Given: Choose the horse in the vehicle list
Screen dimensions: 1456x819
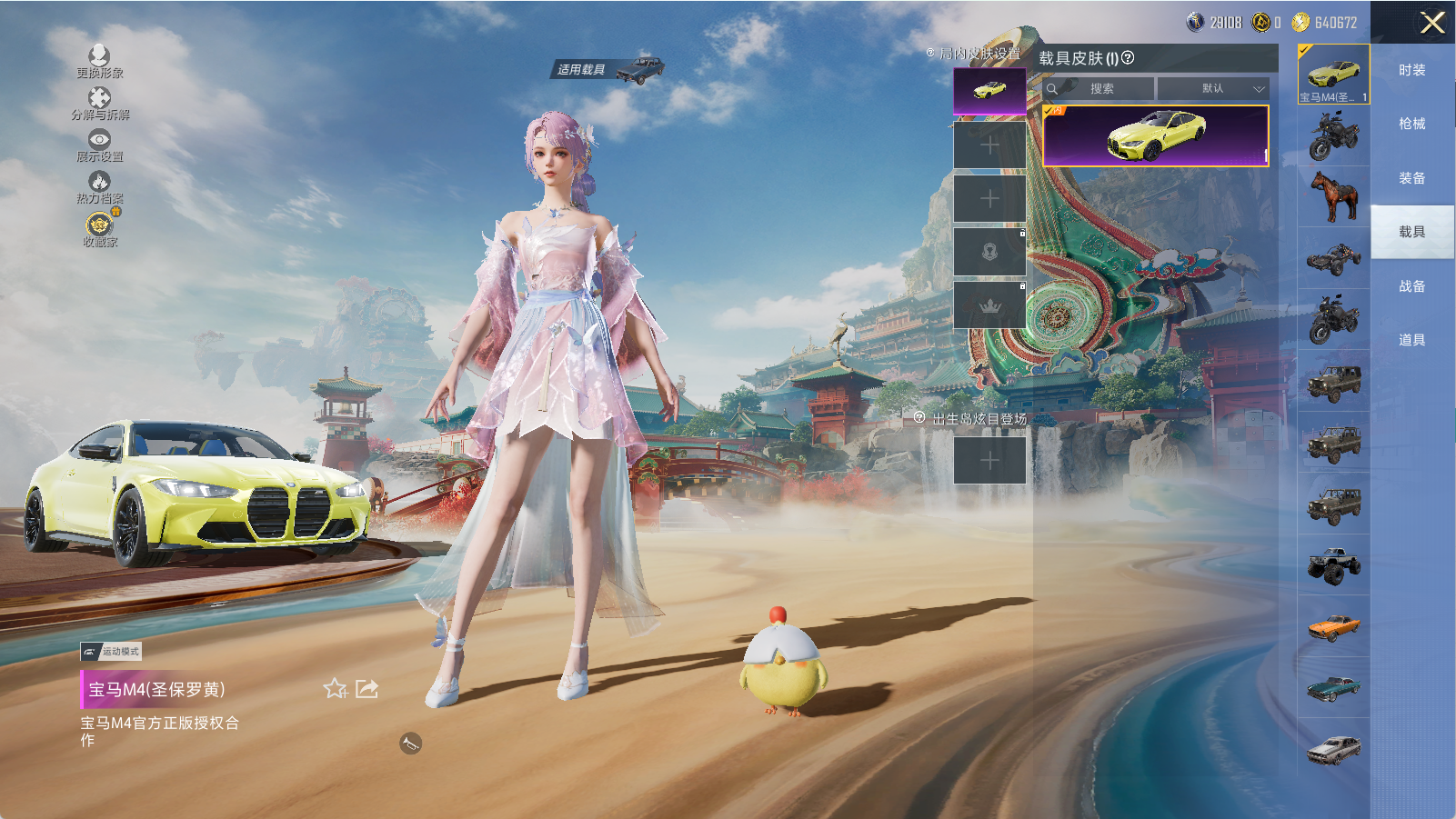Looking at the screenshot, I should tap(1333, 196).
